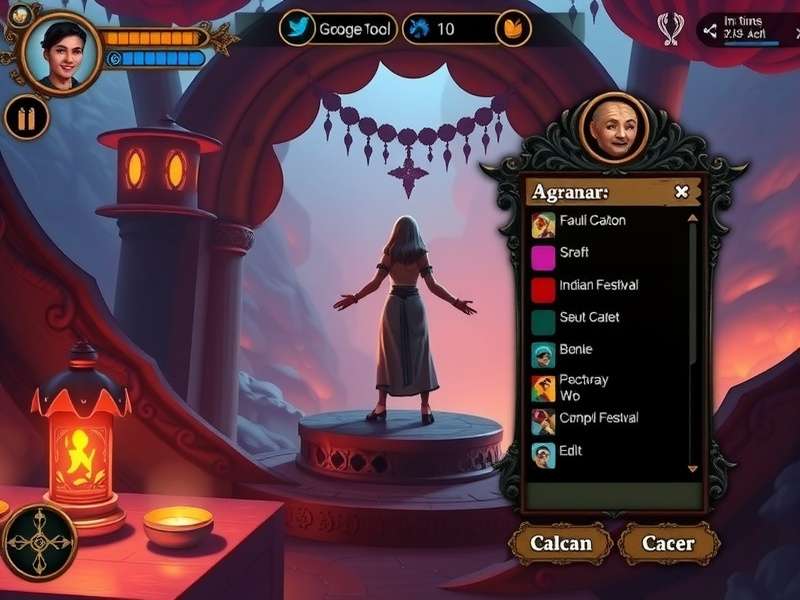Choose the Pectiray Wo row
This screenshot has height=600, width=800.
click(583, 387)
